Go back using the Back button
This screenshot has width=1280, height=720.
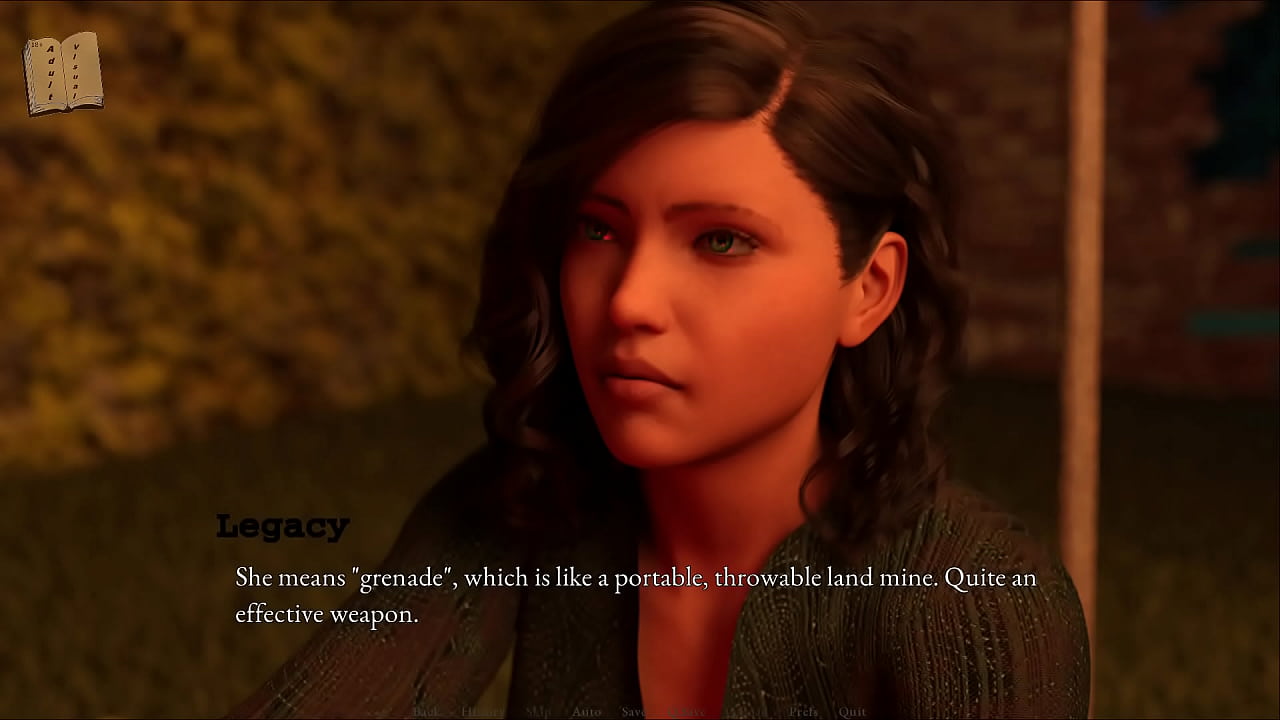tap(426, 712)
